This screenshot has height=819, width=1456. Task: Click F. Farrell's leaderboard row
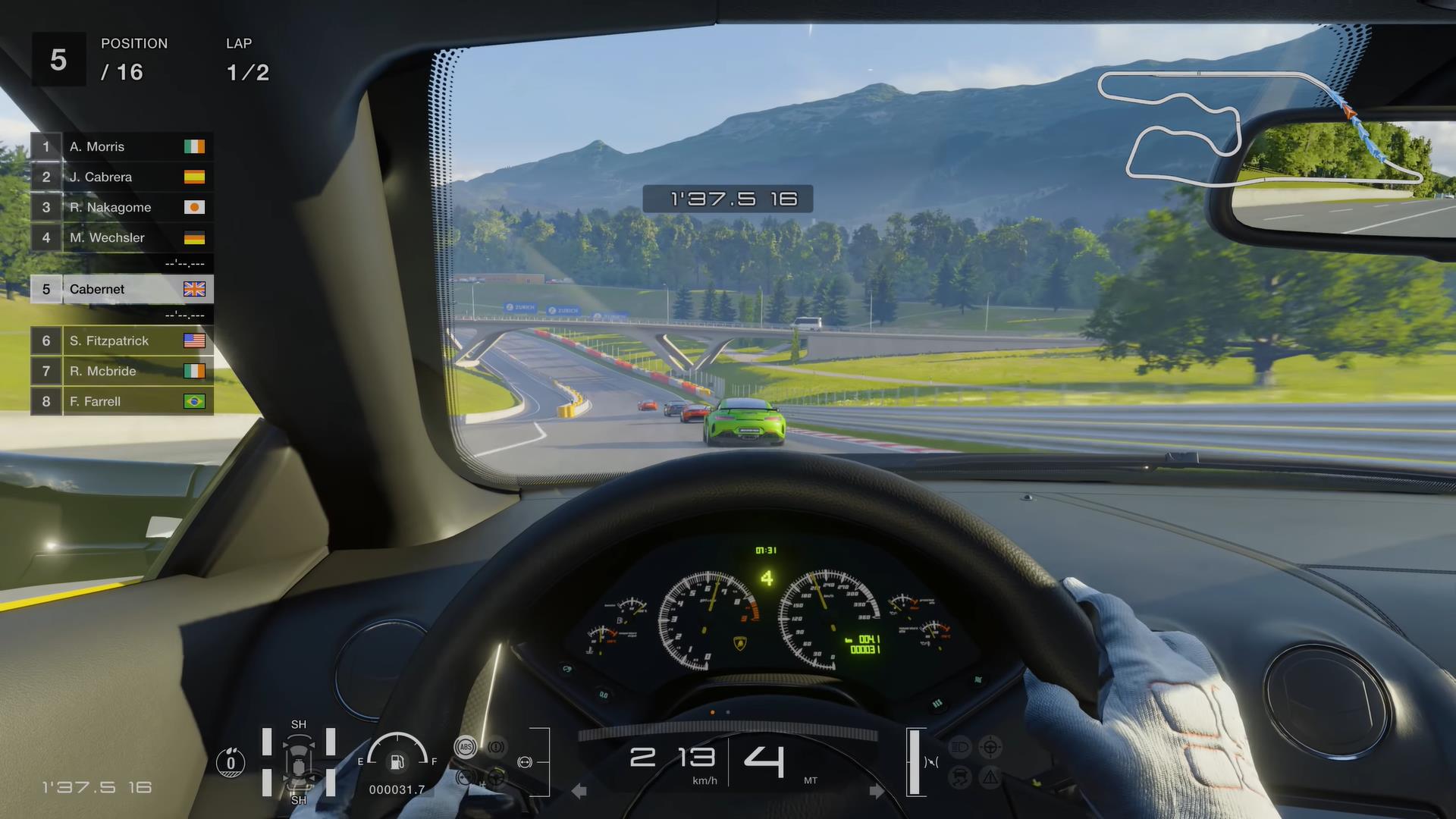[x=121, y=402]
